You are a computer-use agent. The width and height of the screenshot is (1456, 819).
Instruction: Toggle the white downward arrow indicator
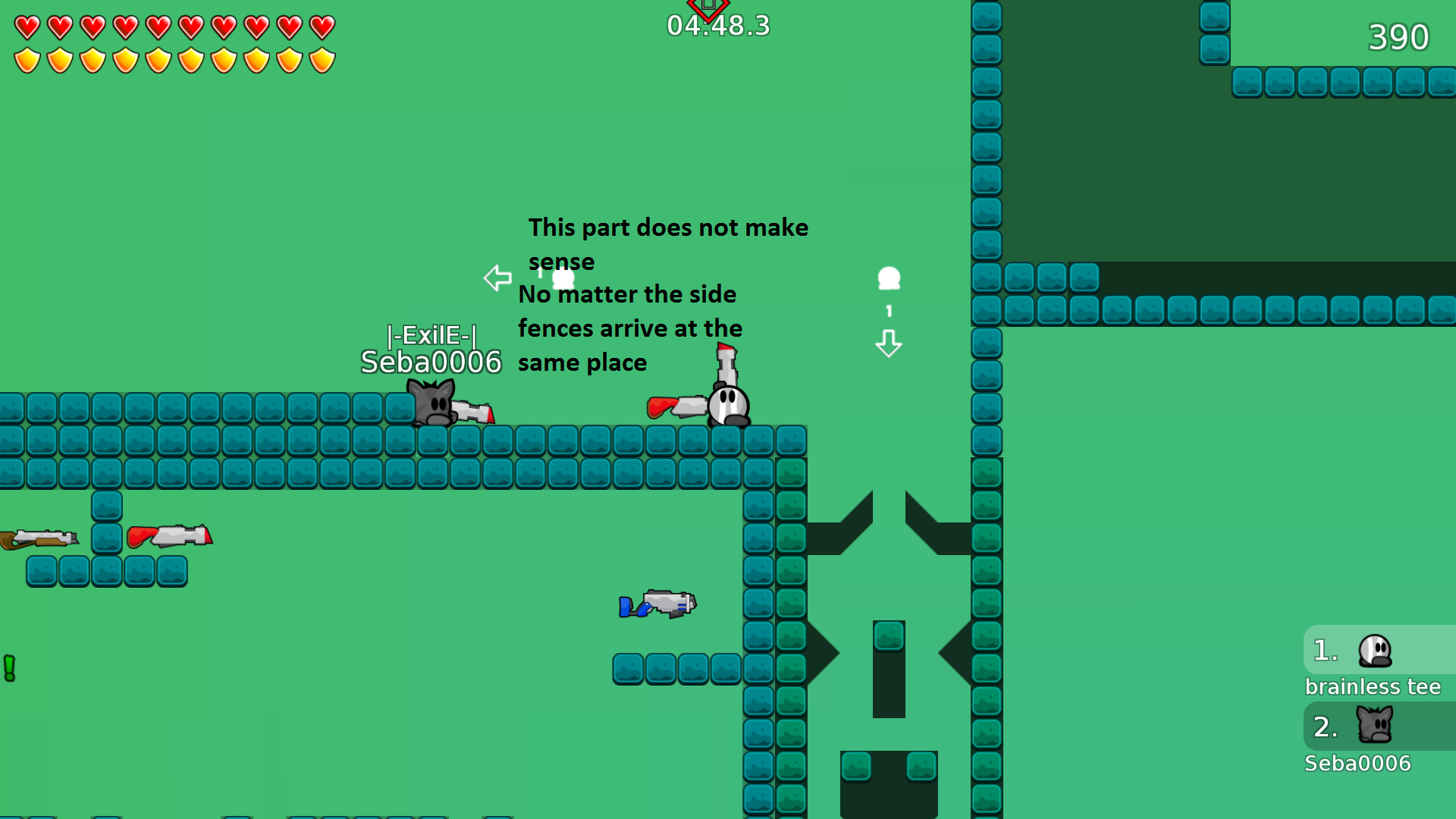tap(889, 344)
